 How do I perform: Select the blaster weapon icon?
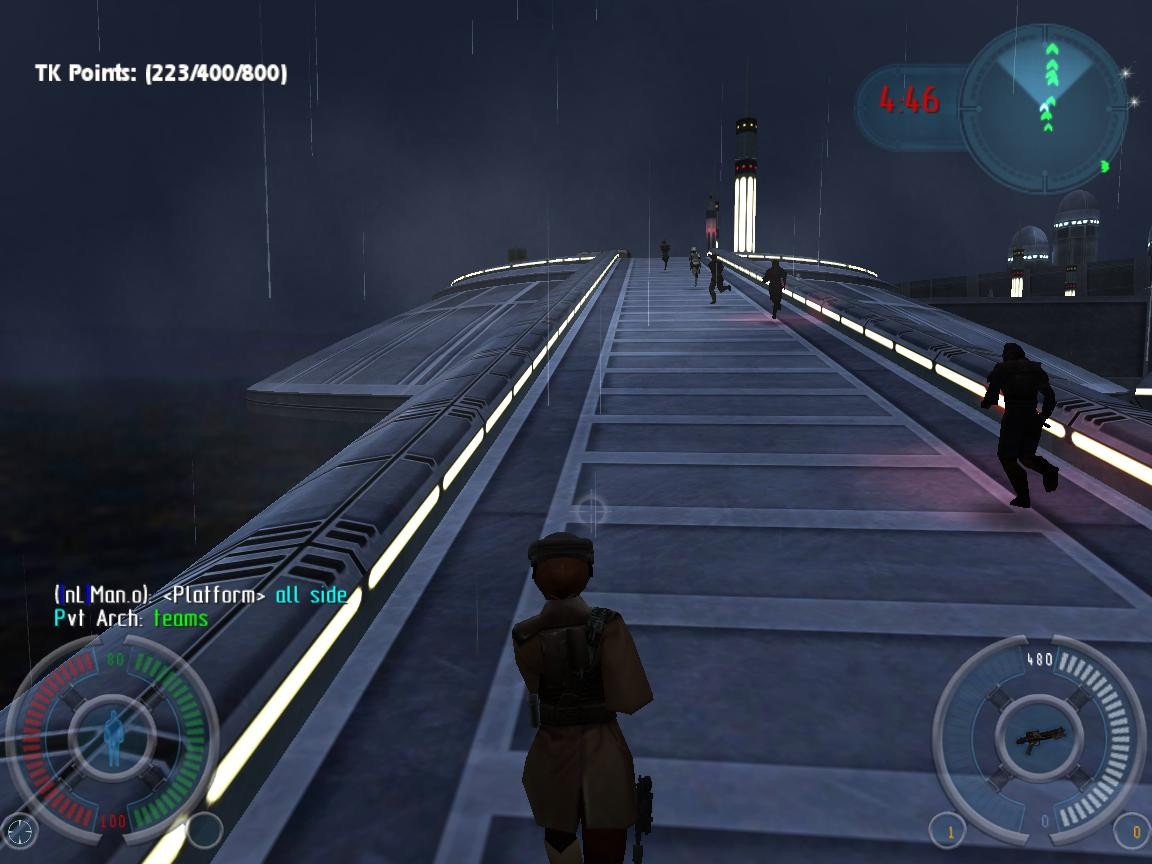1040,740
